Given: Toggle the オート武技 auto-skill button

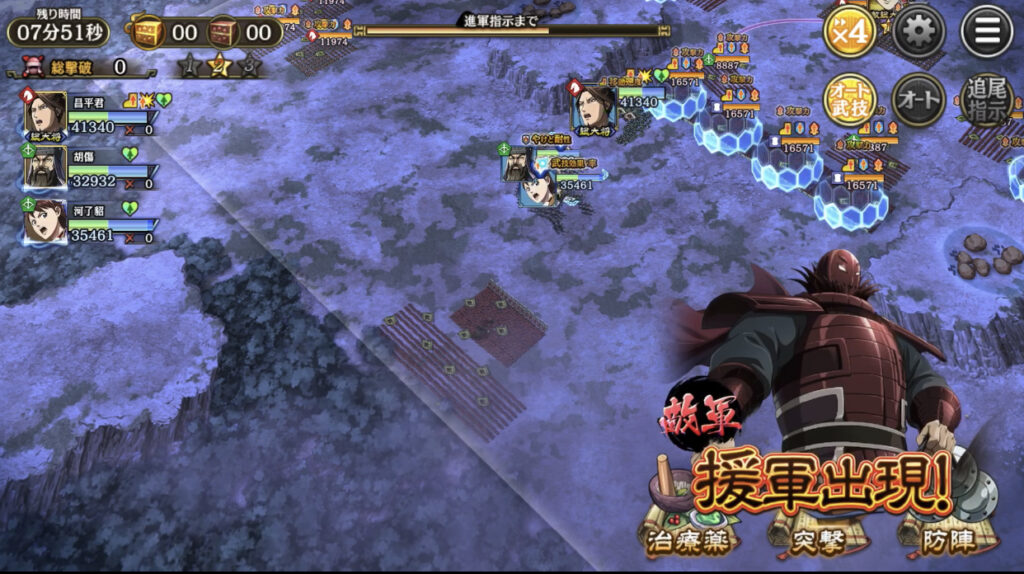Looking at the screenshot, I should pyautogui.click(x=850, y=100).
